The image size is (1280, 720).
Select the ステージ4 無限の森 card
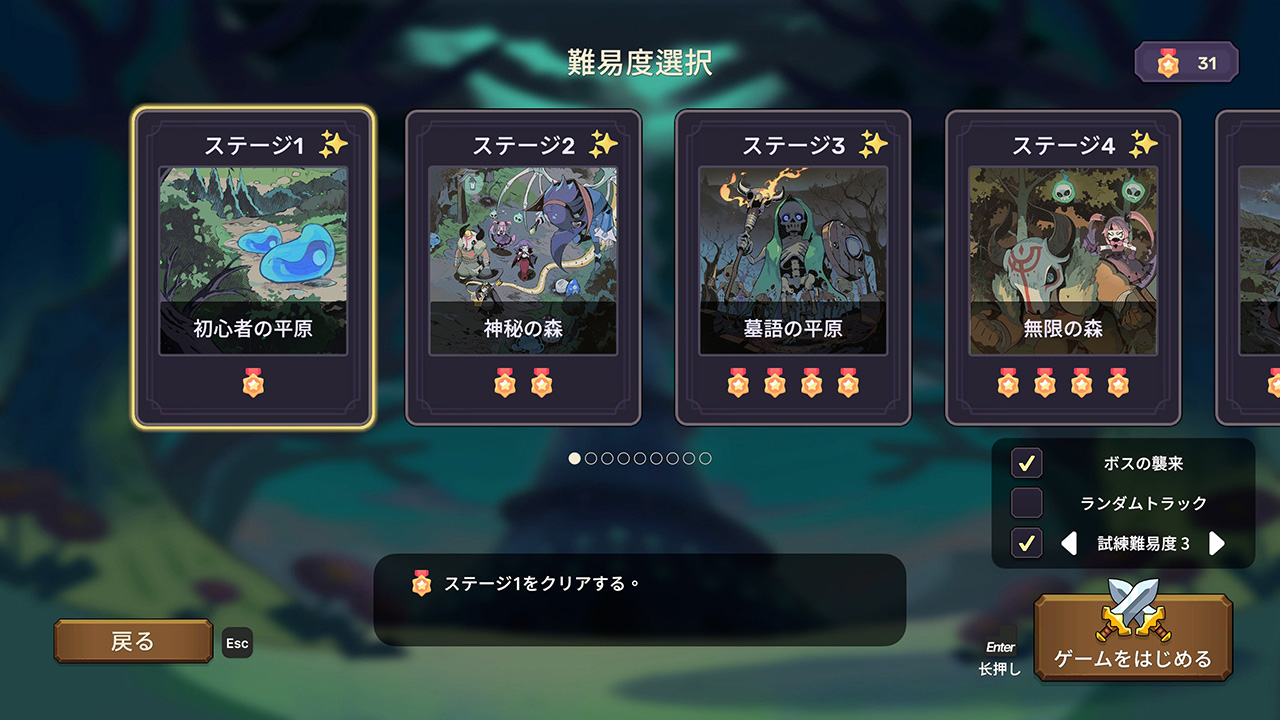pyautogui.click(x=1063, y=268)
